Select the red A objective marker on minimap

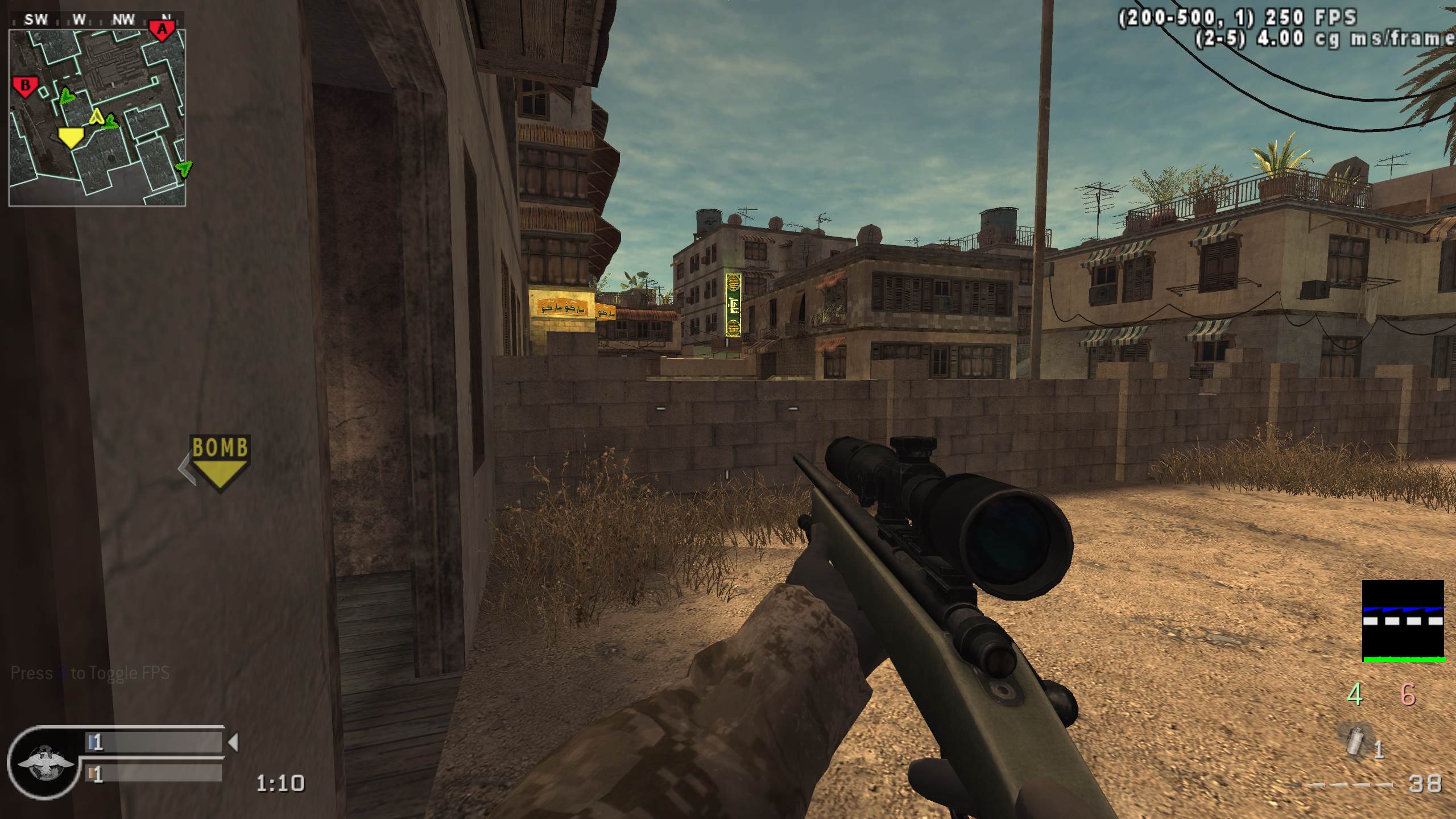pyautogui.click(x=162, y=30)
